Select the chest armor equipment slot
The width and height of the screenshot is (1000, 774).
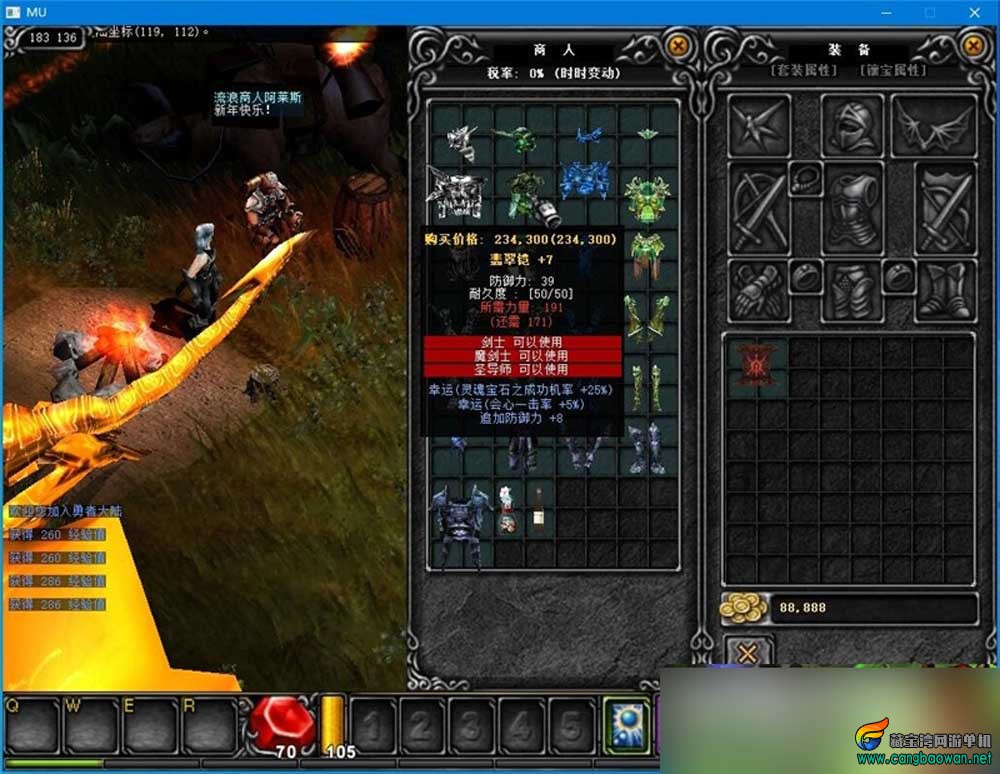click(x=852, y=208)
